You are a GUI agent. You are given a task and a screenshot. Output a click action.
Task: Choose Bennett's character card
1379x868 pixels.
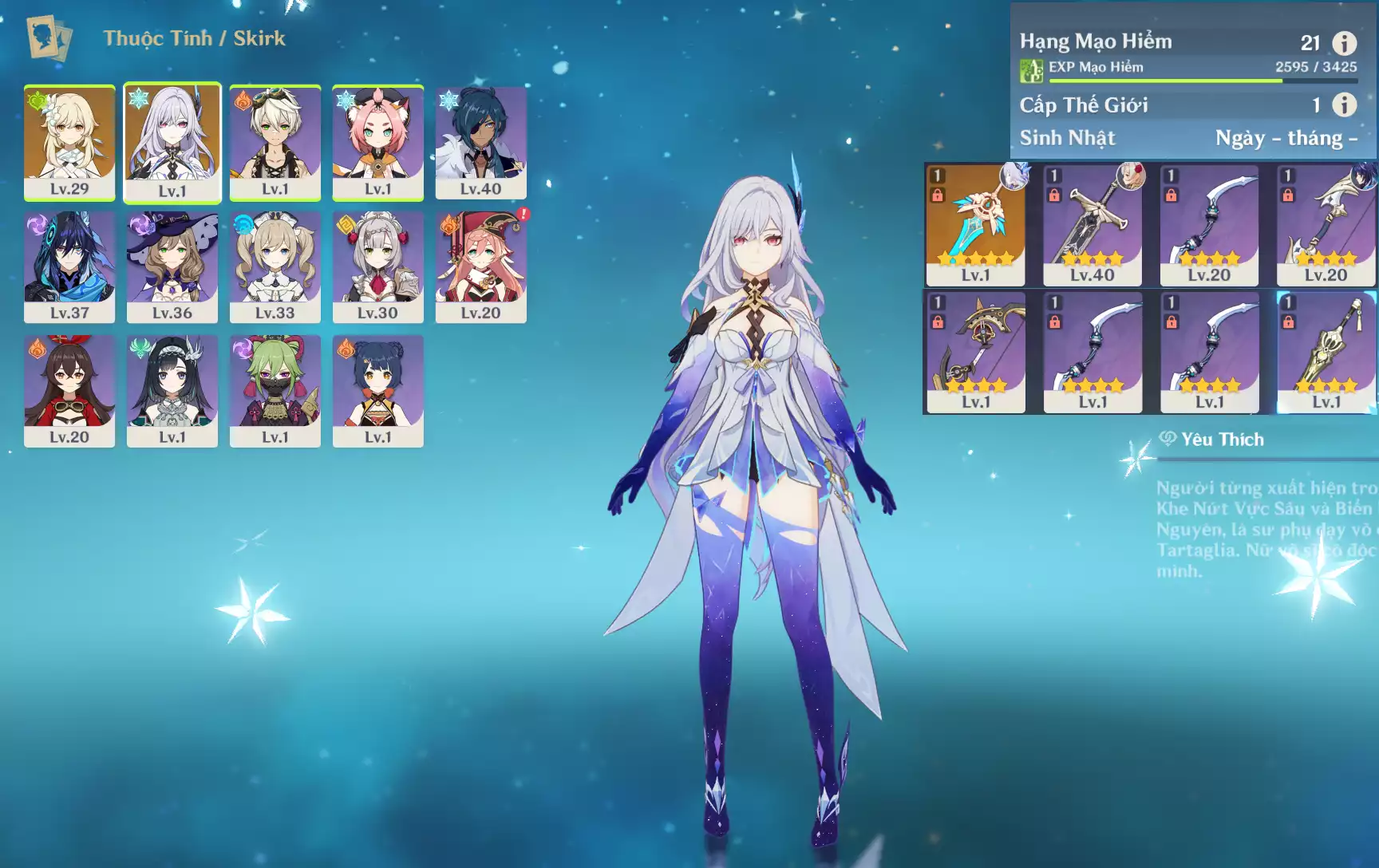tap(275, 142)
